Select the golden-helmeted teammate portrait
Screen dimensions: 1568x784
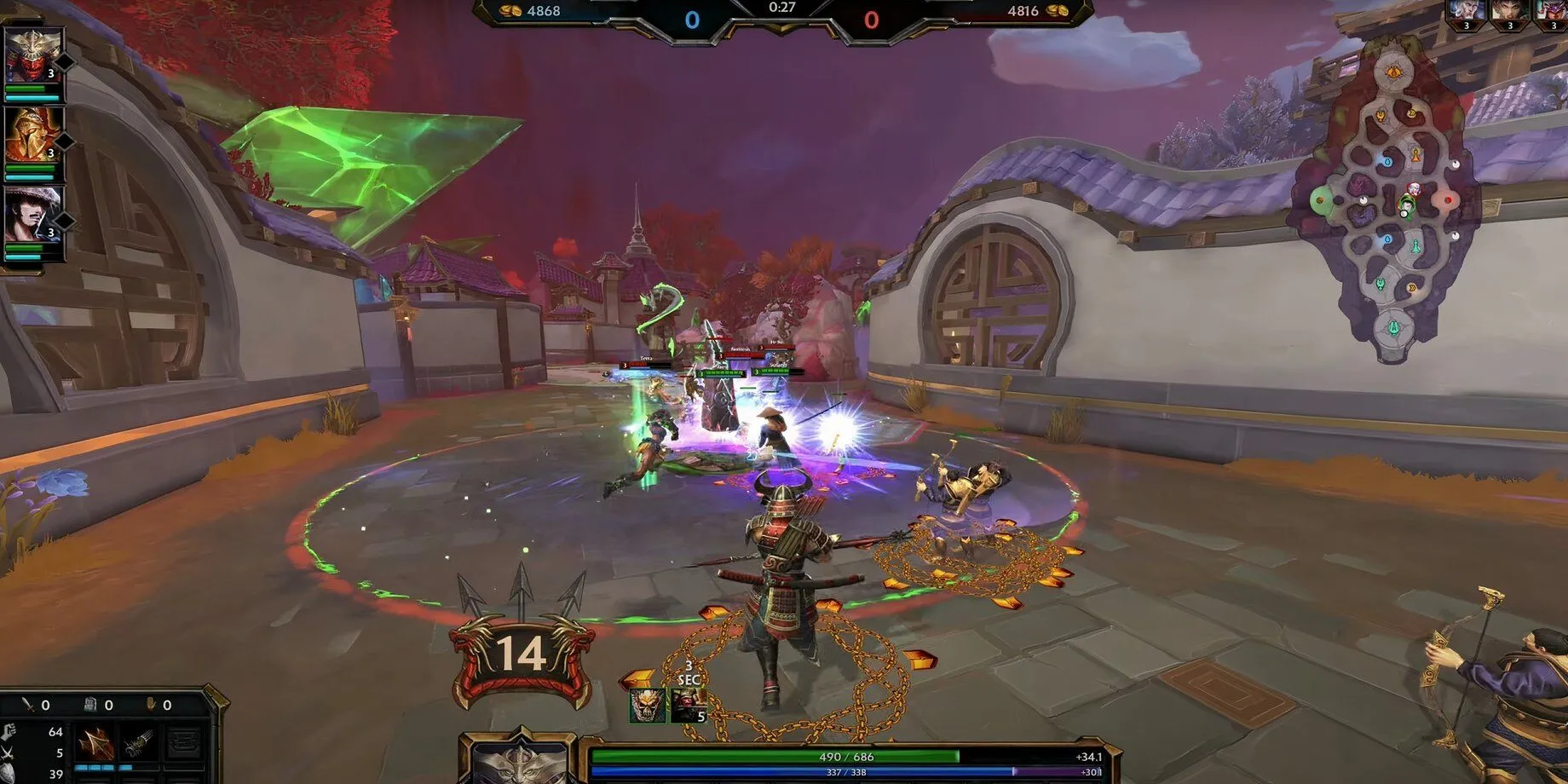pyautogui.click(x=34, y=135)
